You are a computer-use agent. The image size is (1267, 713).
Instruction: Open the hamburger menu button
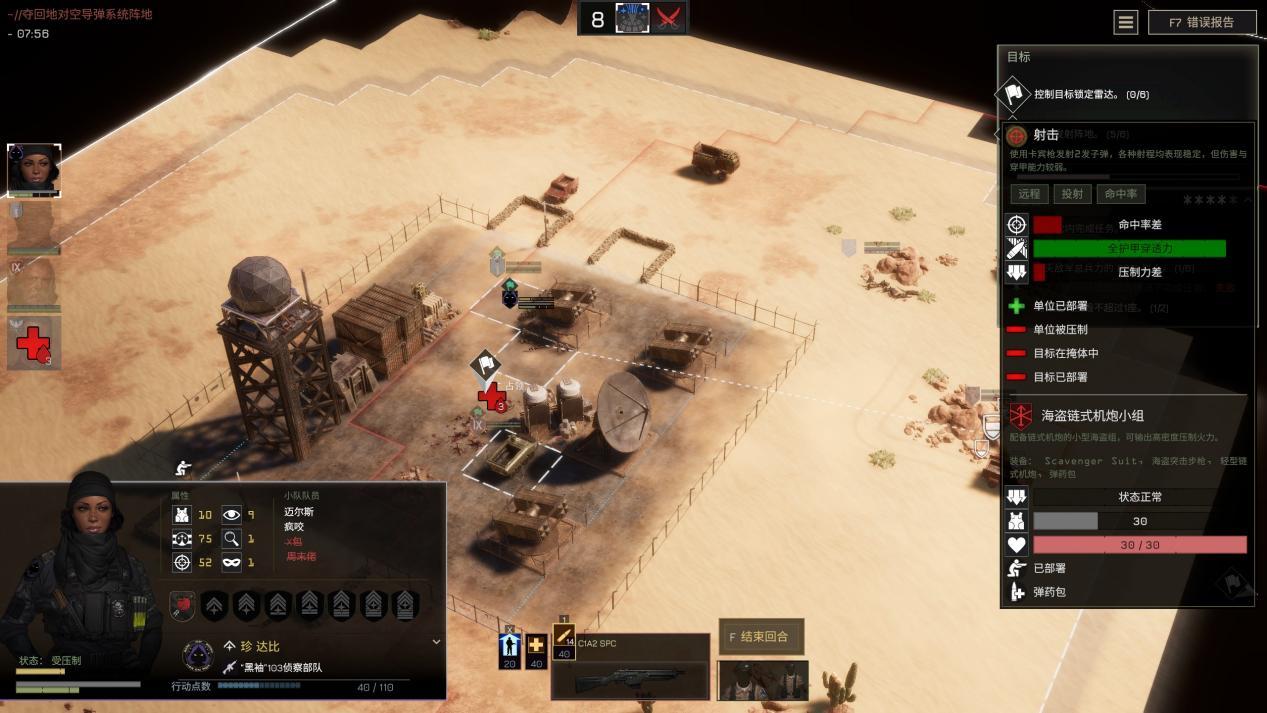1126,22
